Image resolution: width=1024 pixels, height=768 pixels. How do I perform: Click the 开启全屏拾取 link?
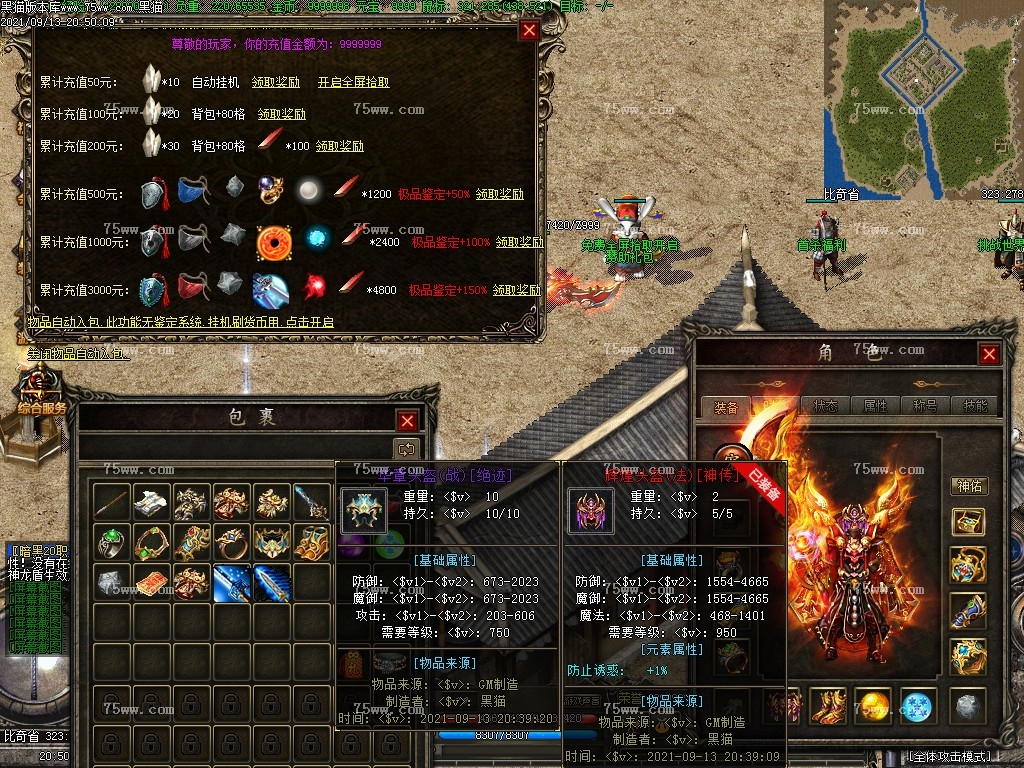(353, 82)
